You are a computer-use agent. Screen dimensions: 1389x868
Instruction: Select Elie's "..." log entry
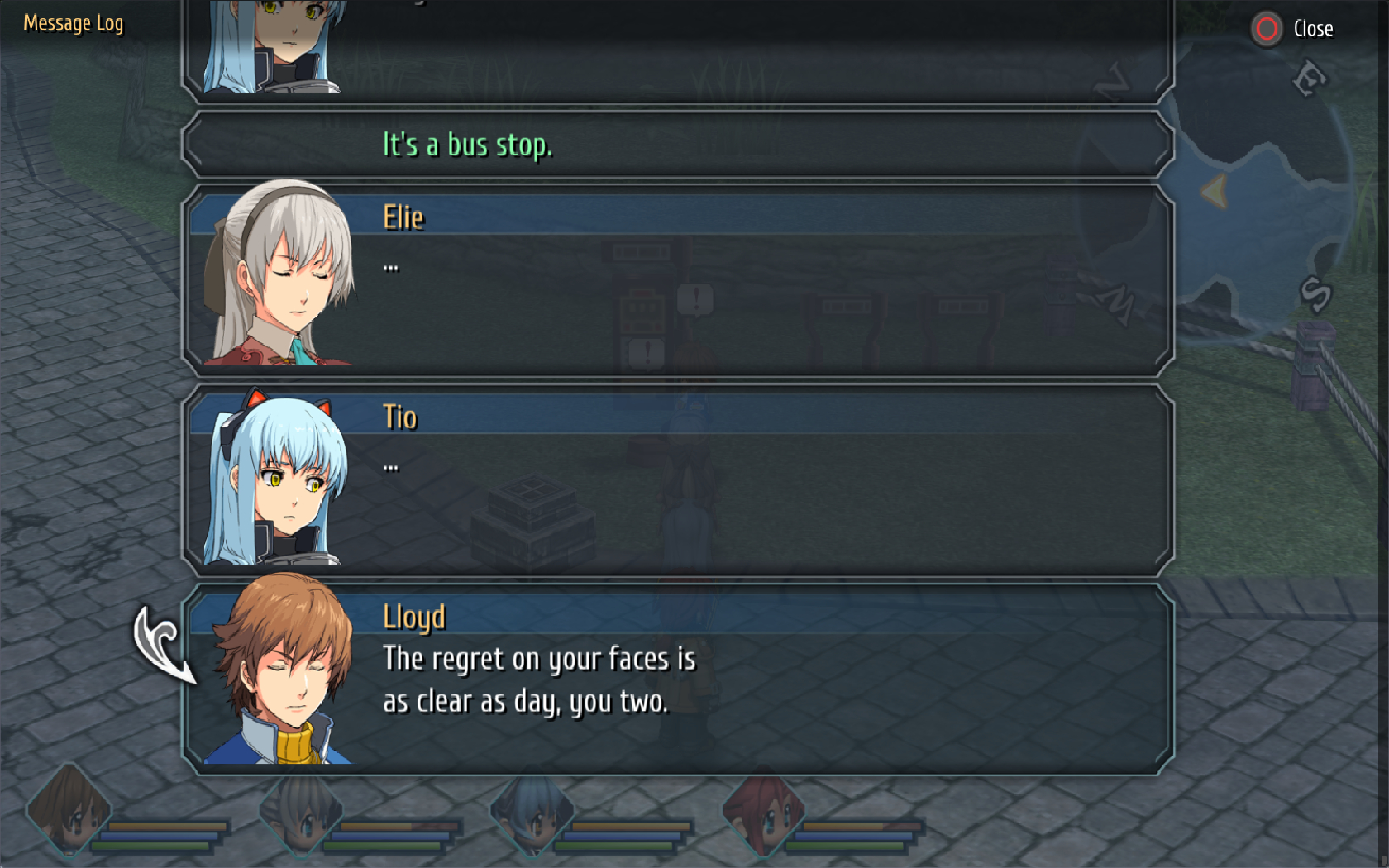click(x=676, y=281)
